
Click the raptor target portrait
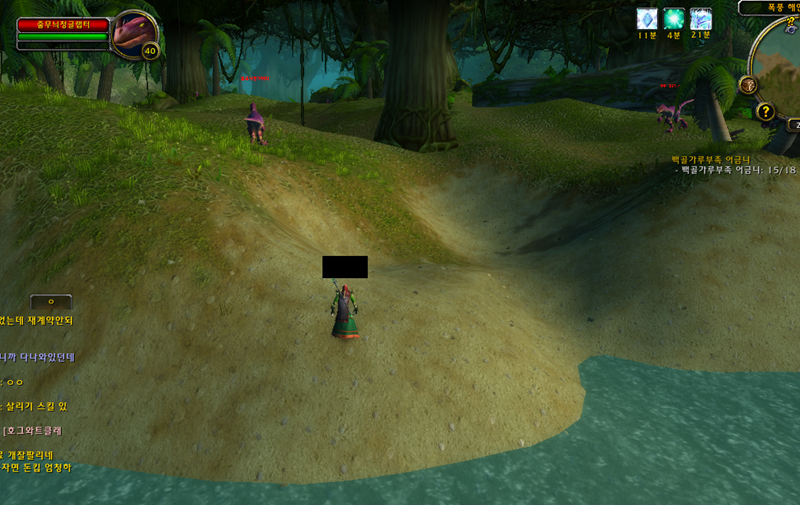133,33
